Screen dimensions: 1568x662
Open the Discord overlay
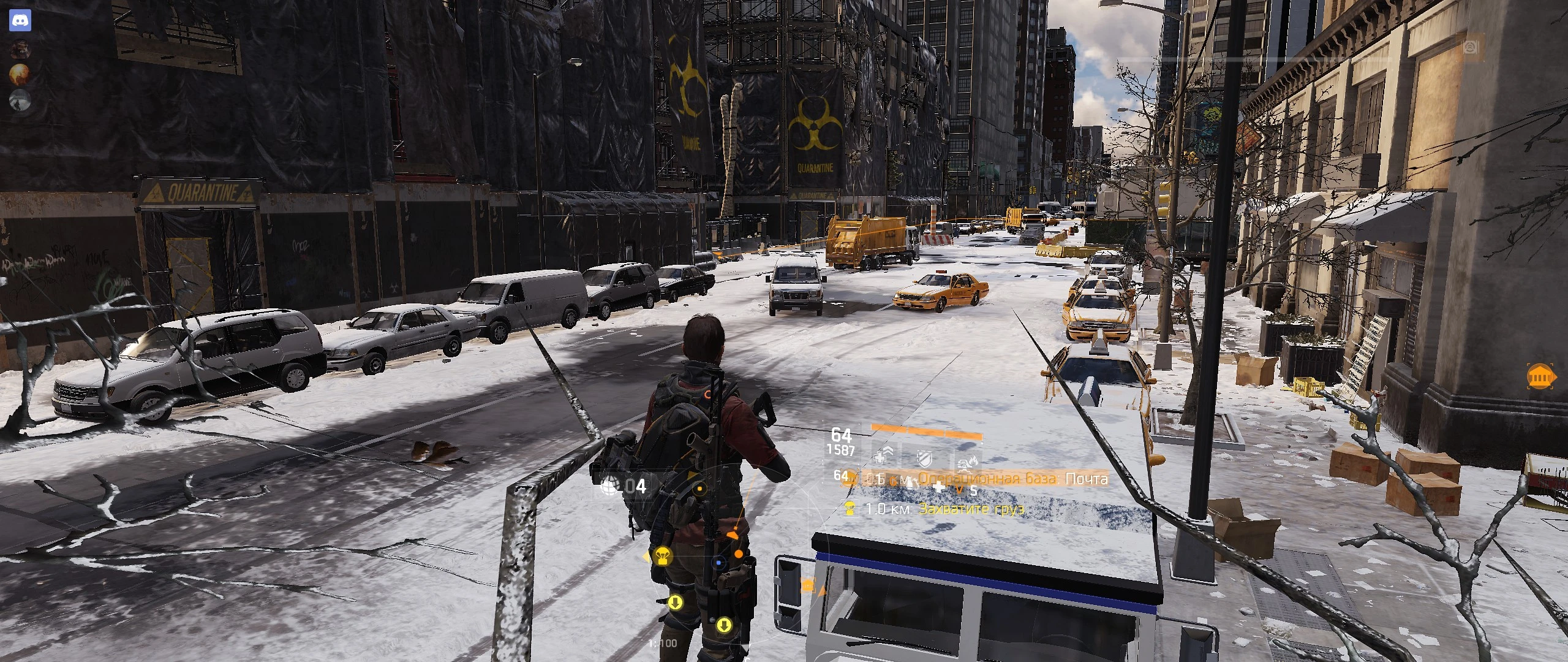coord(20,20)
